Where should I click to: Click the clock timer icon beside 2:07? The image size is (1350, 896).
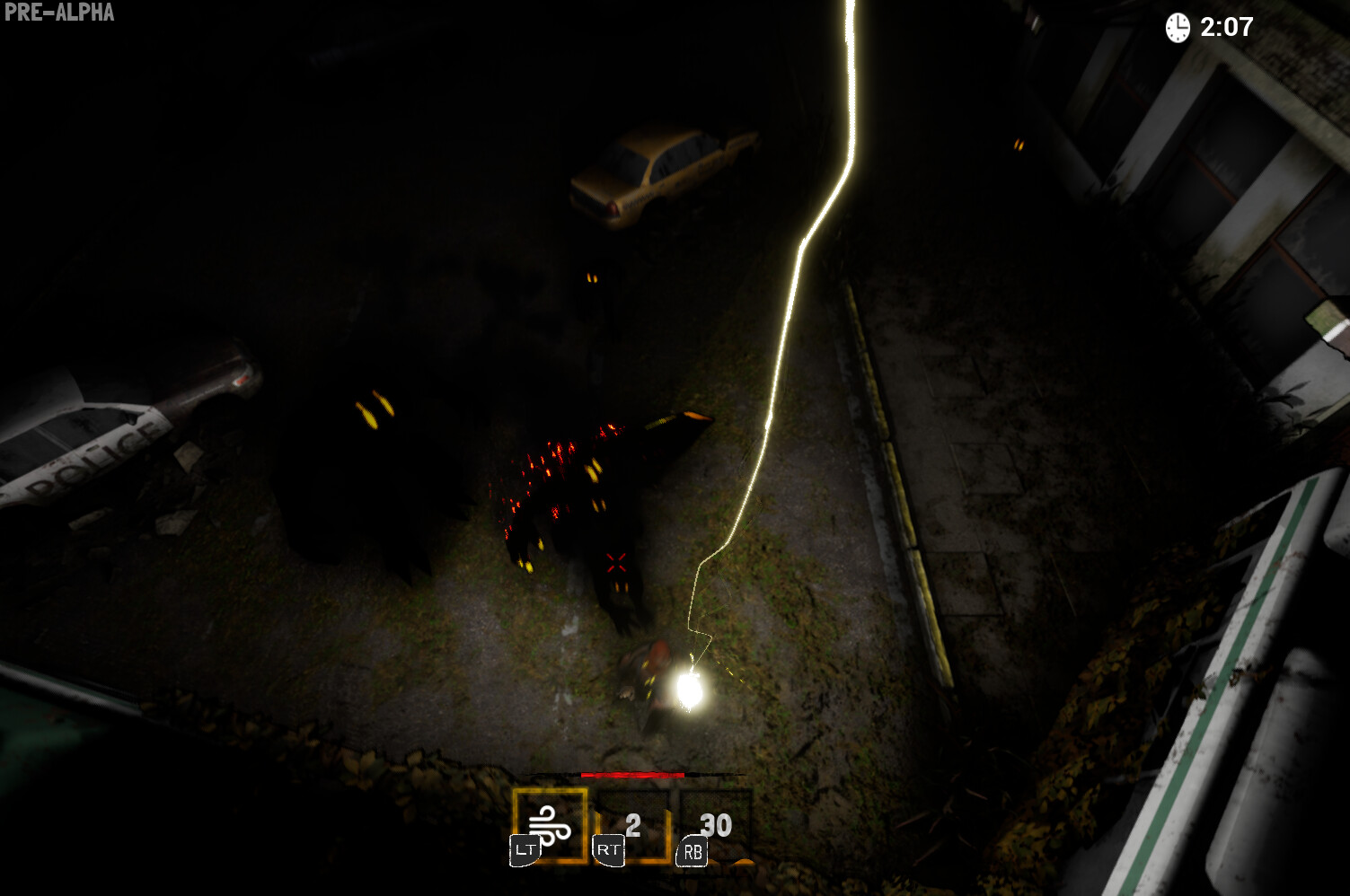(1177, 28)
